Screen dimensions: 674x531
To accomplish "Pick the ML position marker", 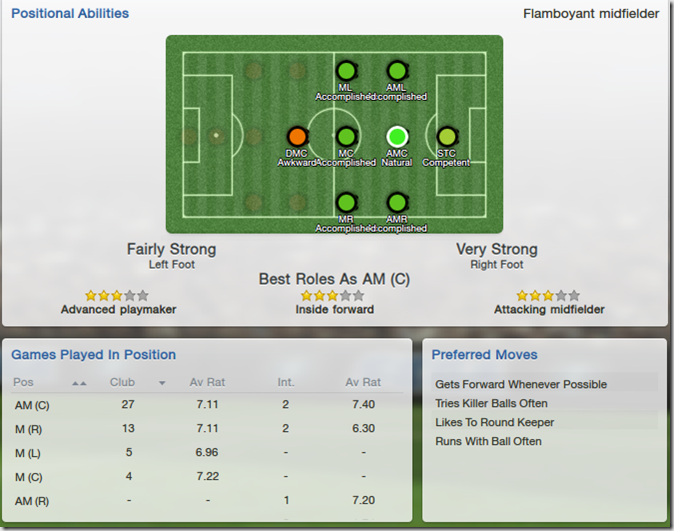I will 346,71.
